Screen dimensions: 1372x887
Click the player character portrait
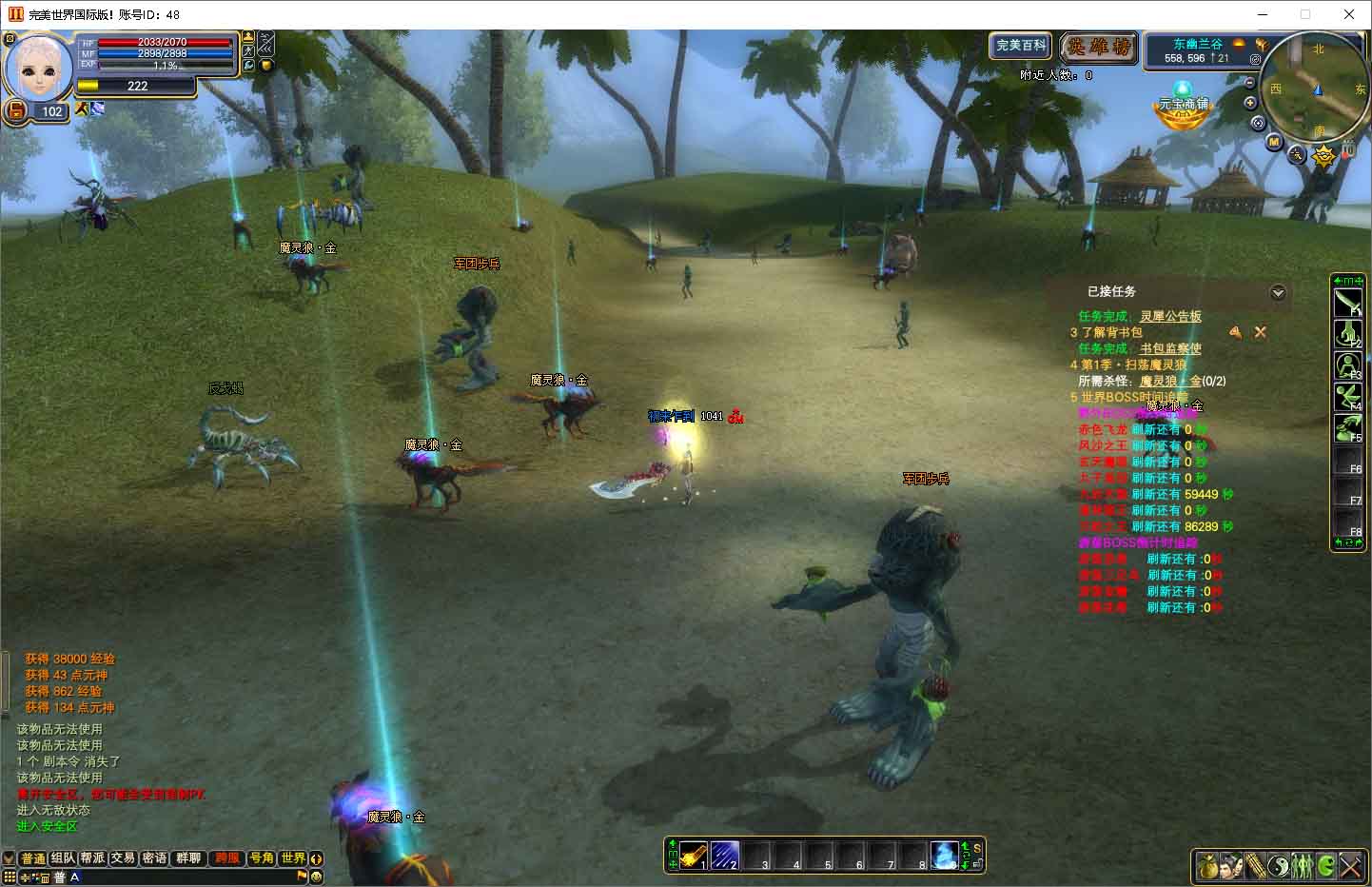tap(40, 67)
